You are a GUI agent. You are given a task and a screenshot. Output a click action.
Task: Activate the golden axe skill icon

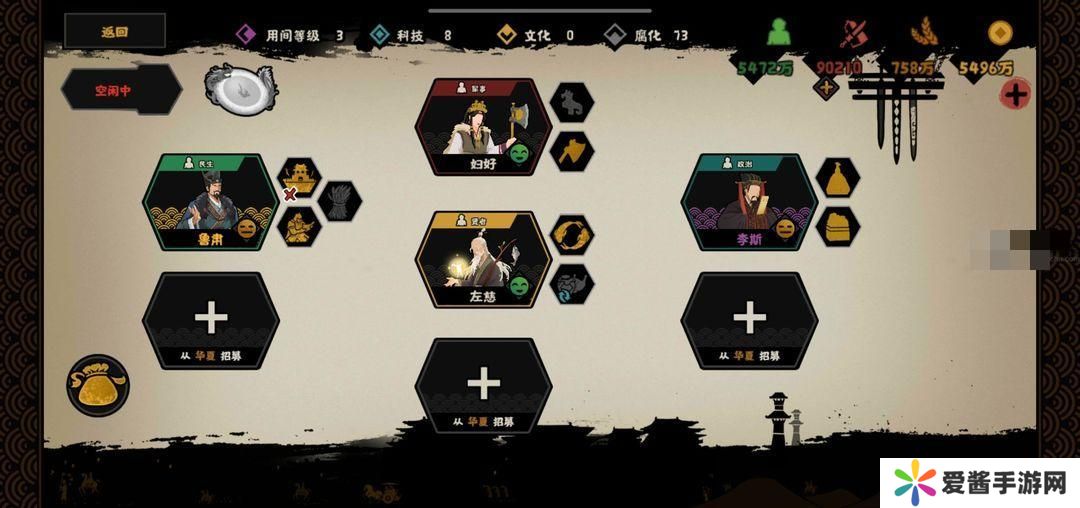pyautogui.click(x=572, y=151)
